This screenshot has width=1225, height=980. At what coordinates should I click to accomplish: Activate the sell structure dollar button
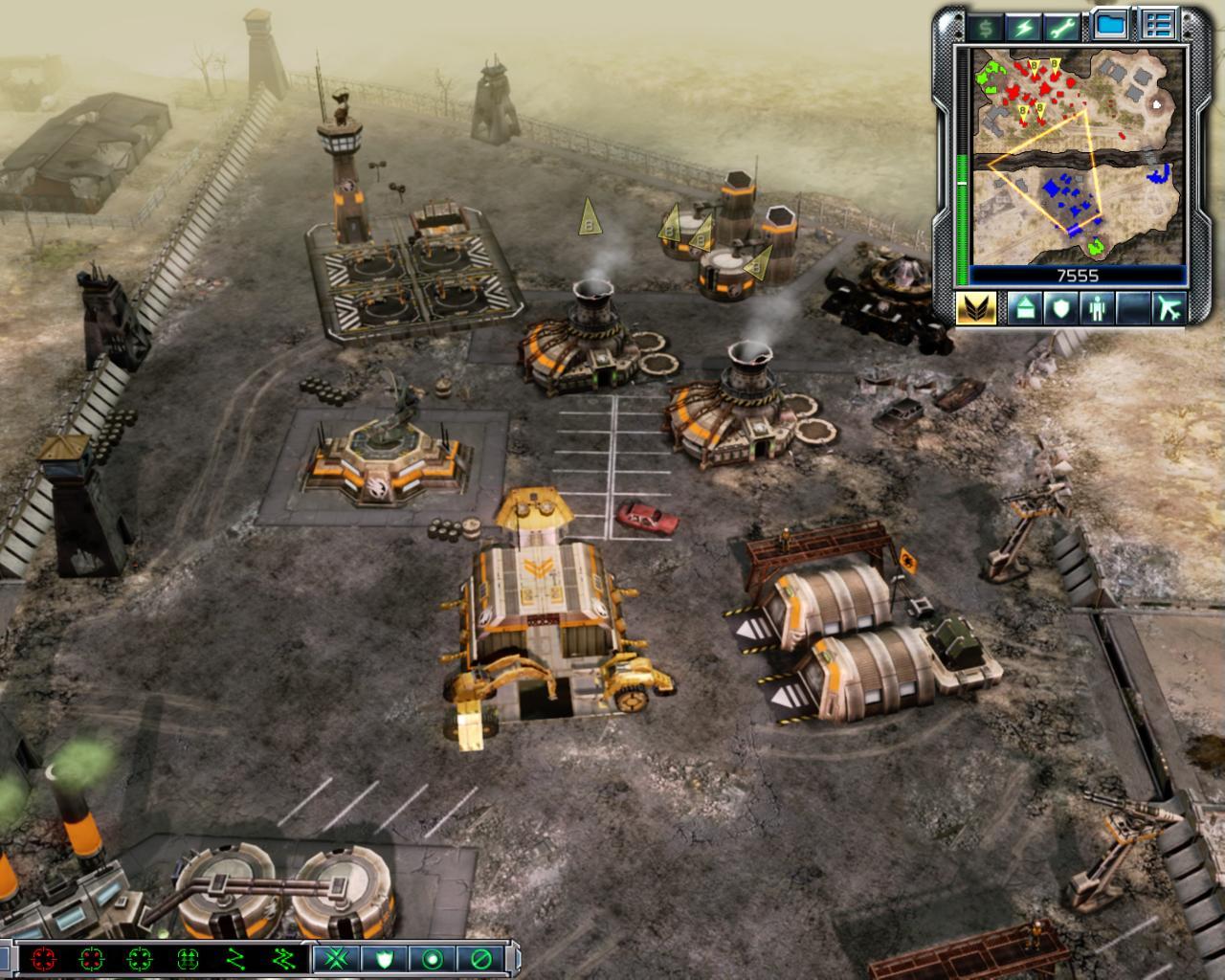(983, 26)
